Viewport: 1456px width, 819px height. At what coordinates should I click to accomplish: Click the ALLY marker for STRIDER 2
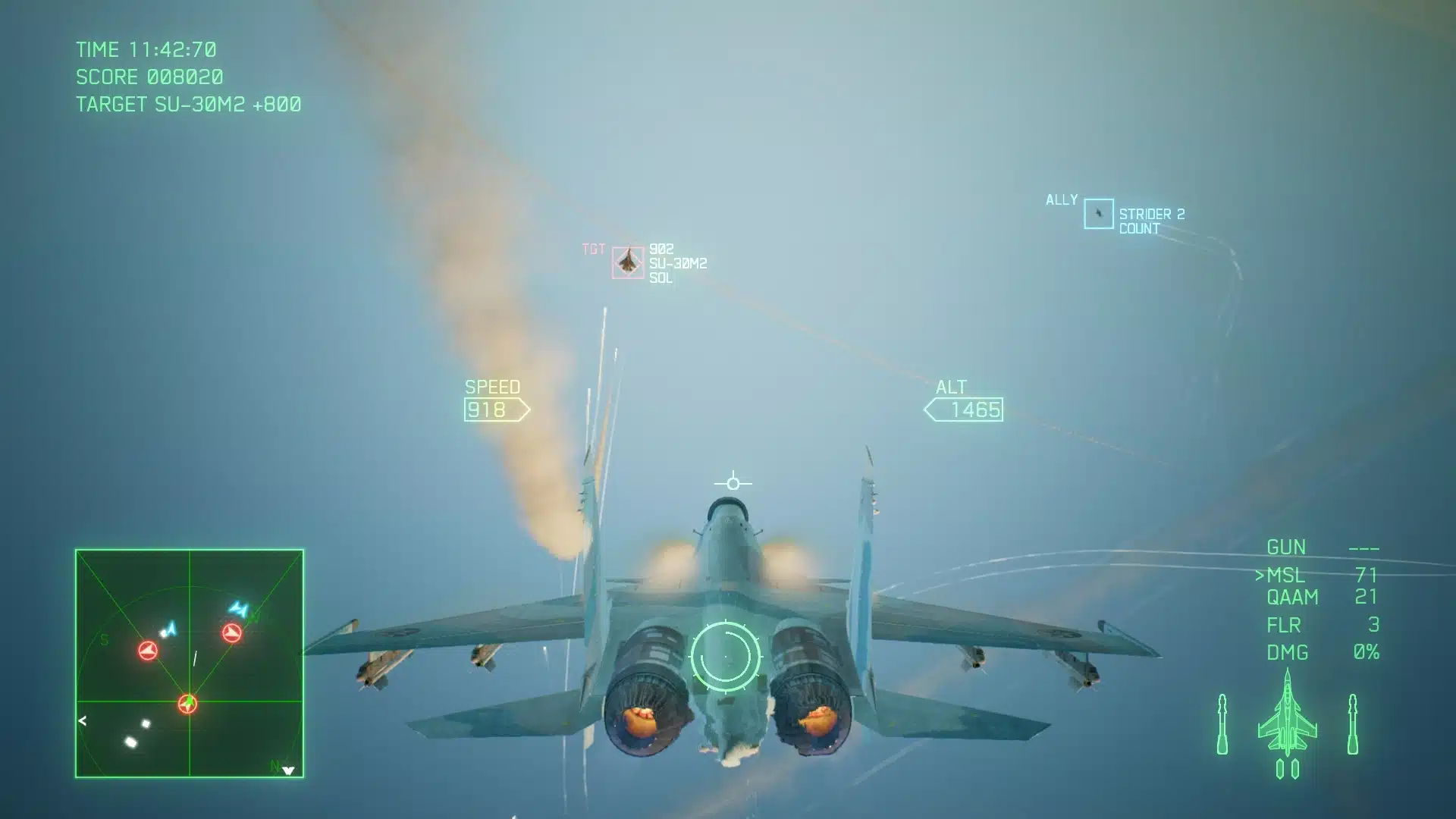(1098, 213)
